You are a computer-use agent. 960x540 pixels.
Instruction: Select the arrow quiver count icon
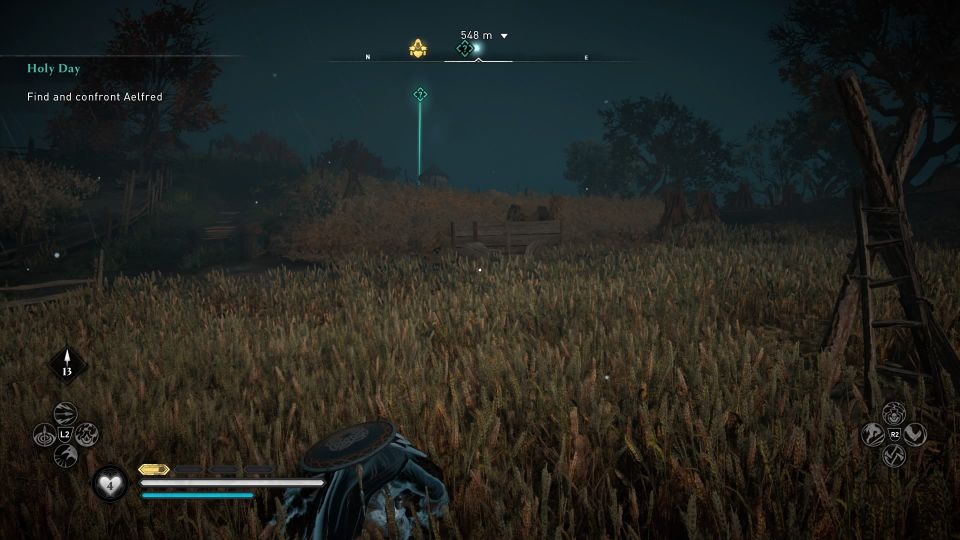point(68,366)
